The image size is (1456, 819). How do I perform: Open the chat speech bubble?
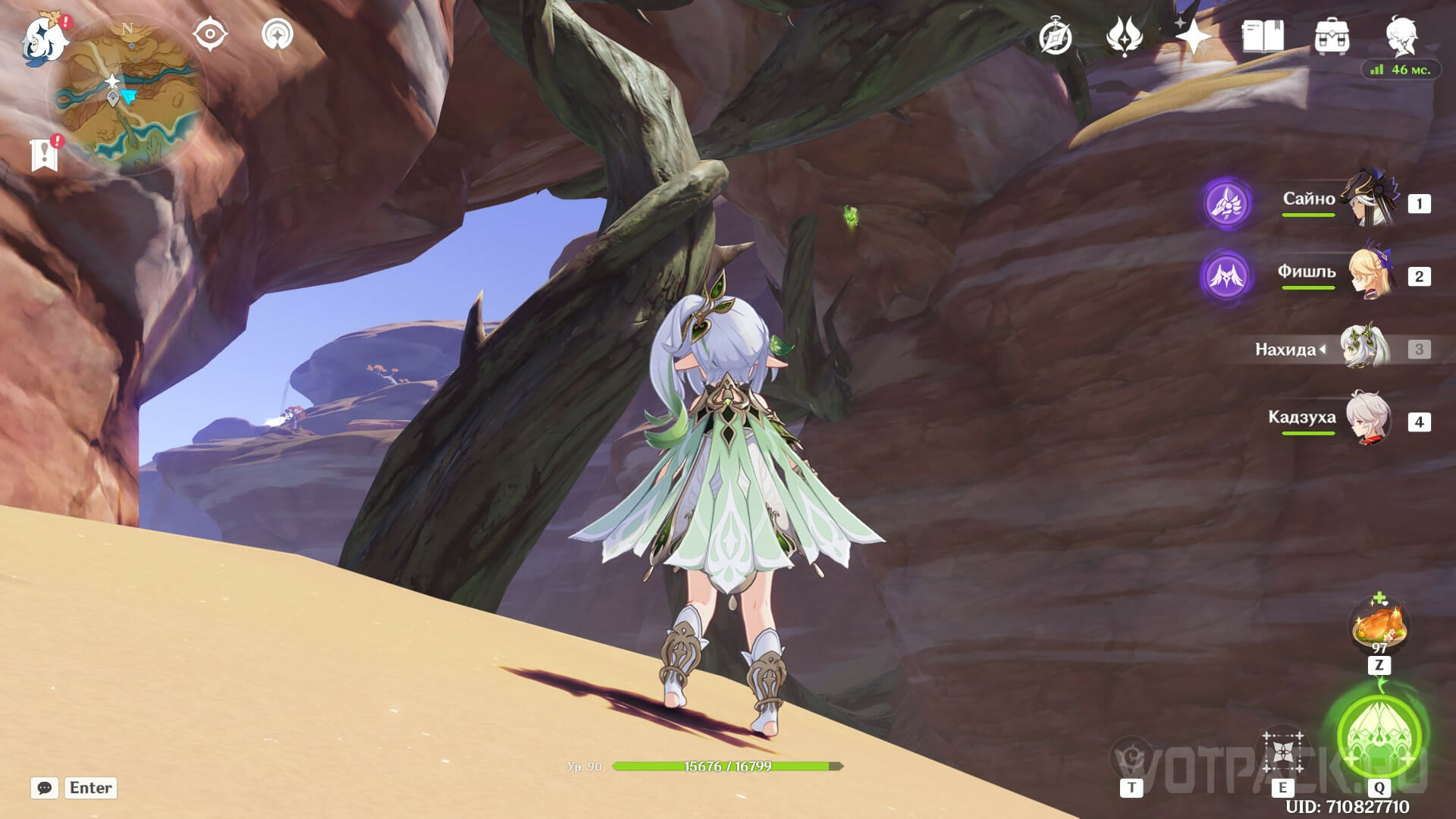(45, 788)
